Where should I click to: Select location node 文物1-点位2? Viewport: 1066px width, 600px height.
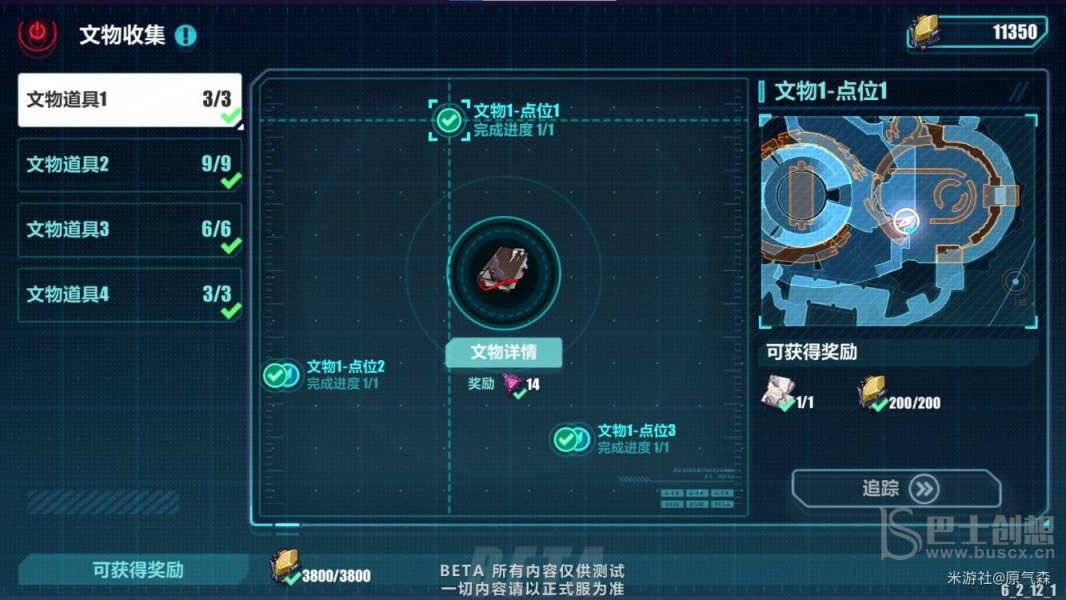(279, 375)
